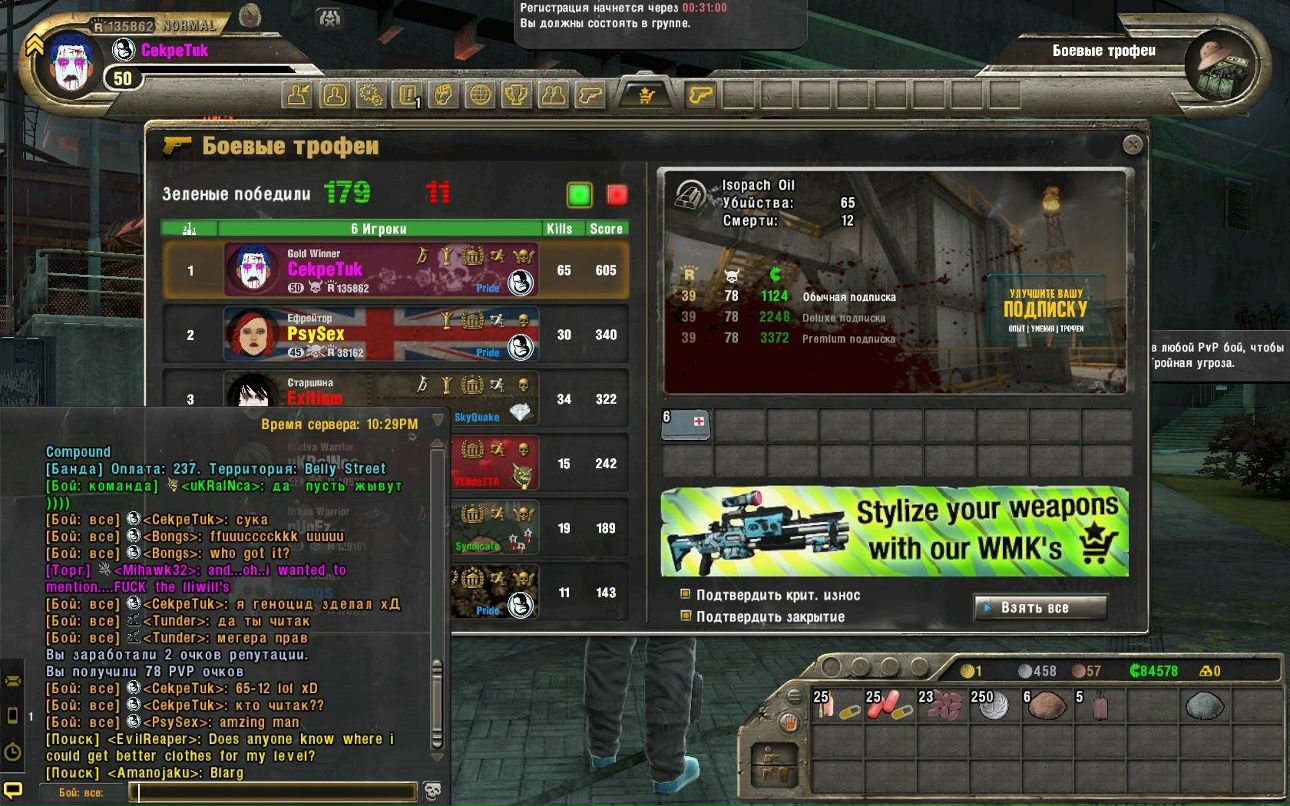Open the raised fist toolbar icon
The width and height of the screenshot is (1290, 806).
[444, 95]
